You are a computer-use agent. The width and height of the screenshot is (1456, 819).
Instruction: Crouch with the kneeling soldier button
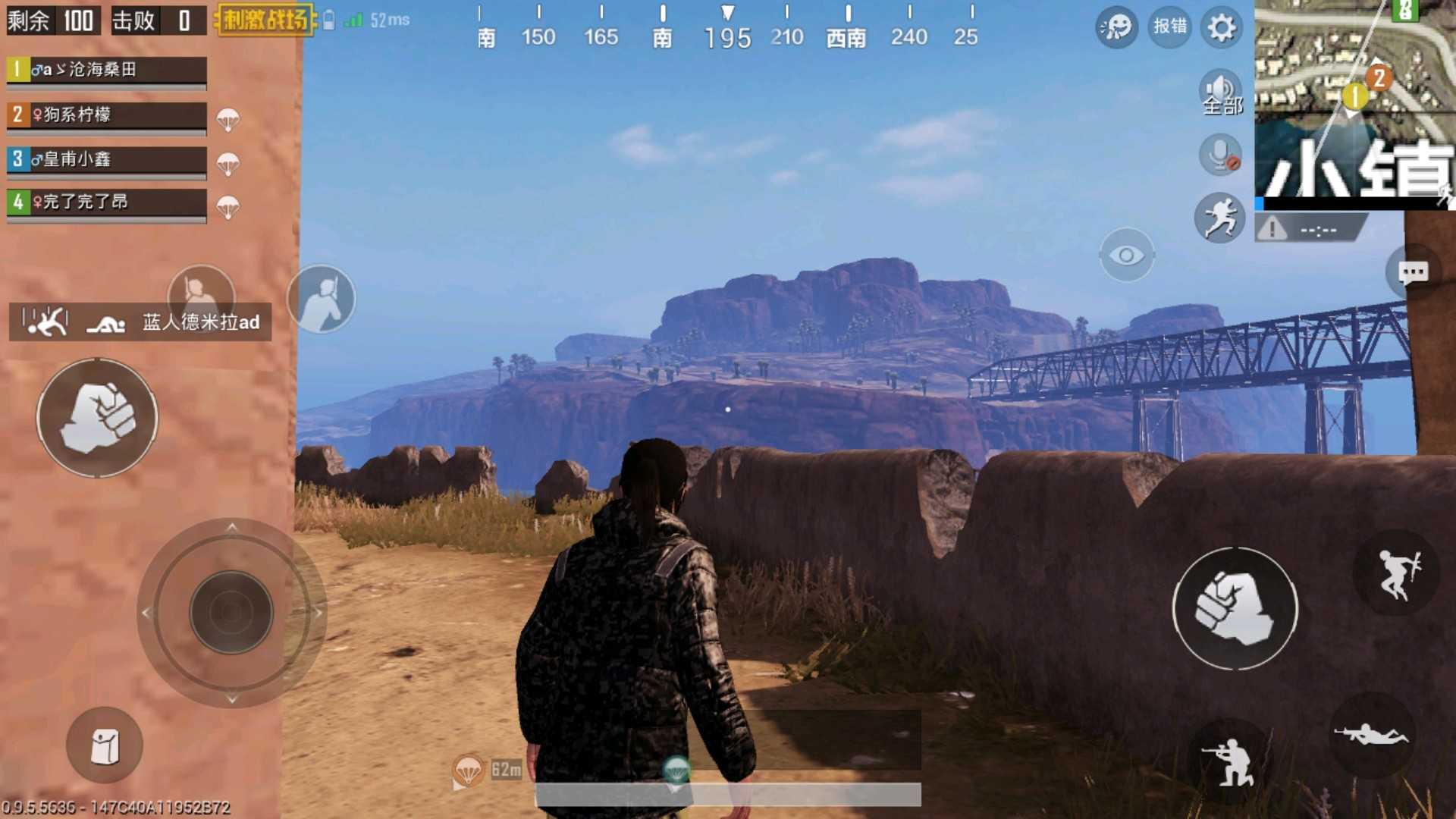(x=1230, y=760)
